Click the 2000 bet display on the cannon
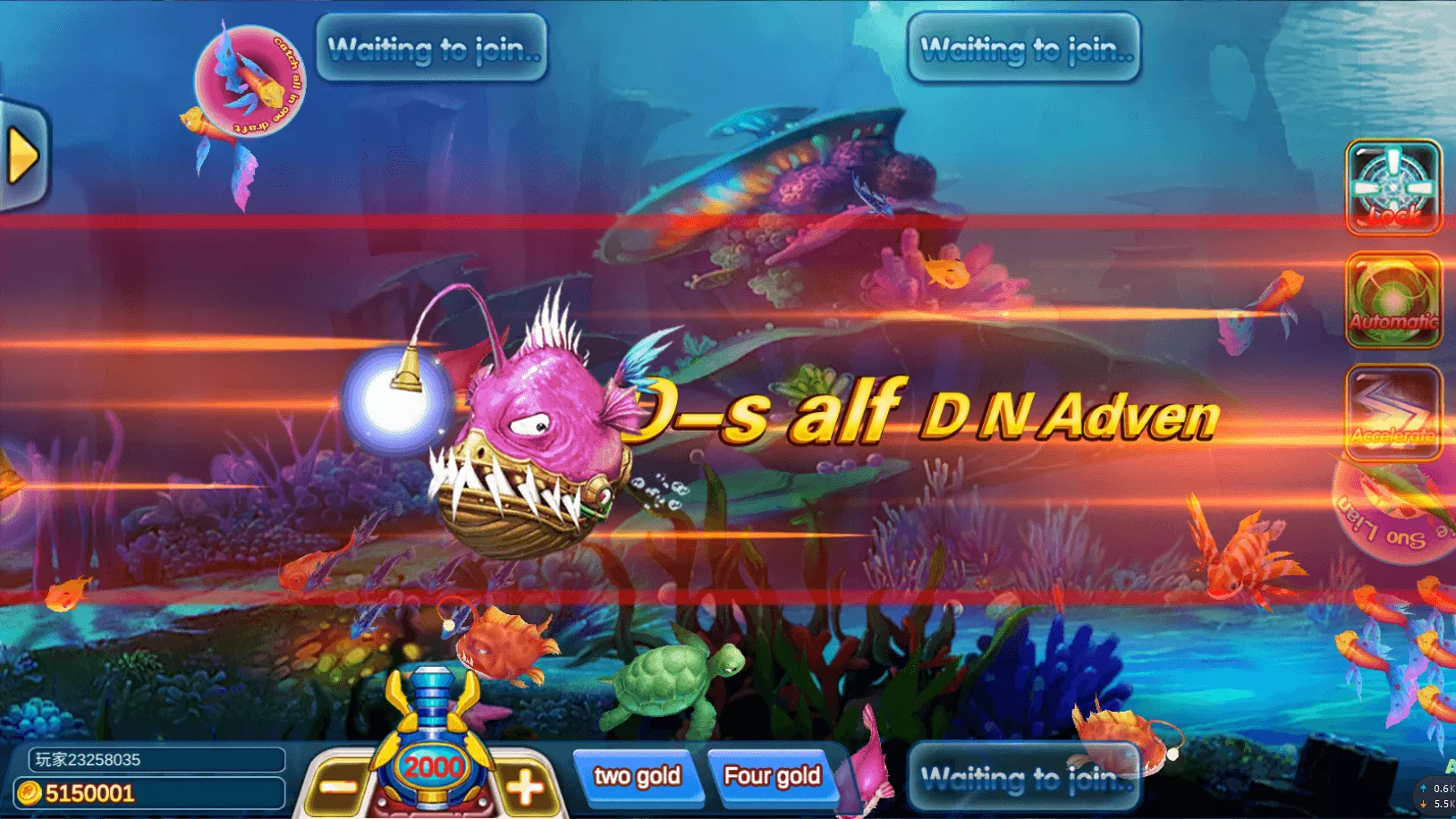This screenshot has height=819, width=1456. tap(431, 766)
